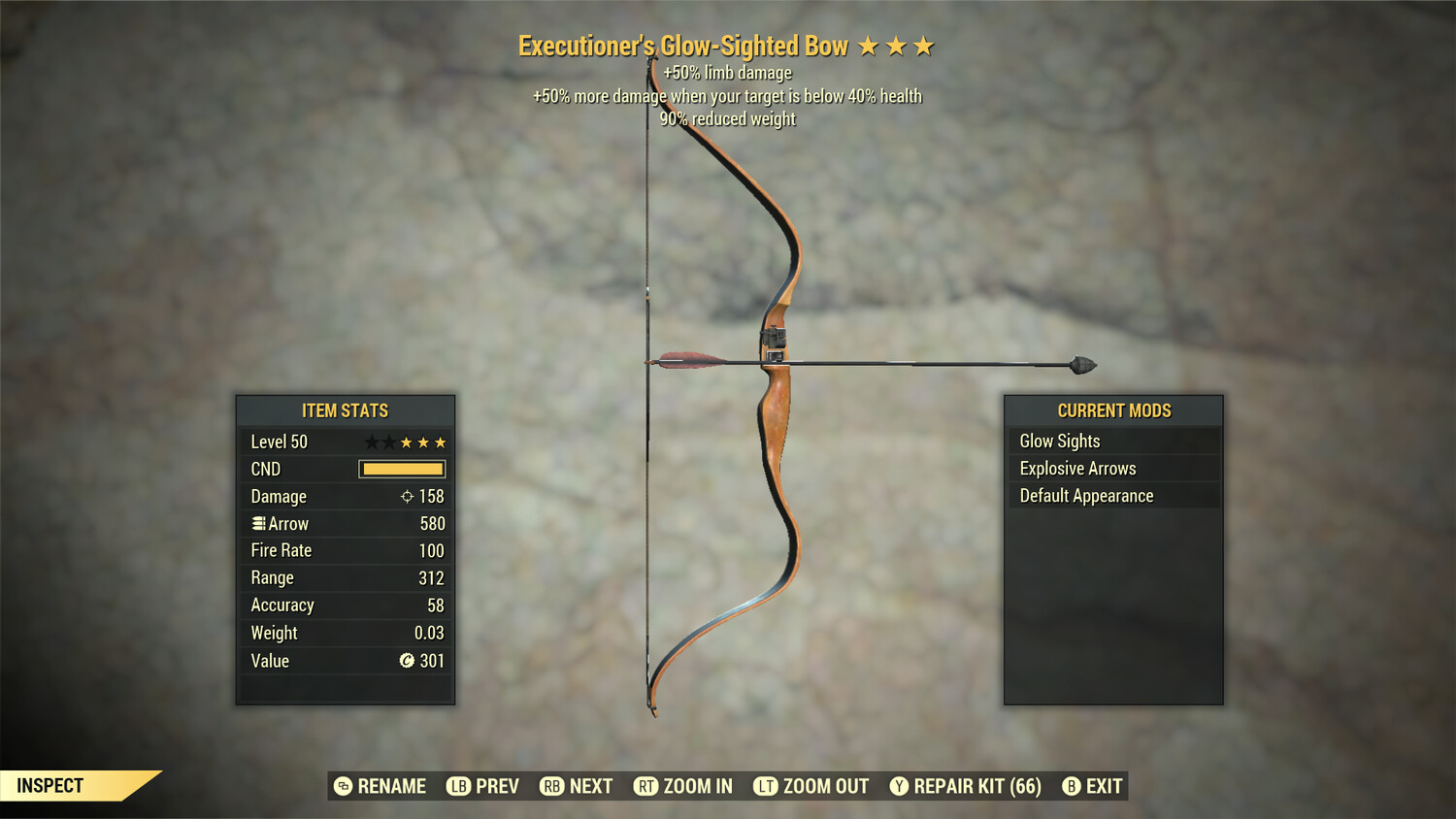Click the Current Mods panel header

(1113, 409)
